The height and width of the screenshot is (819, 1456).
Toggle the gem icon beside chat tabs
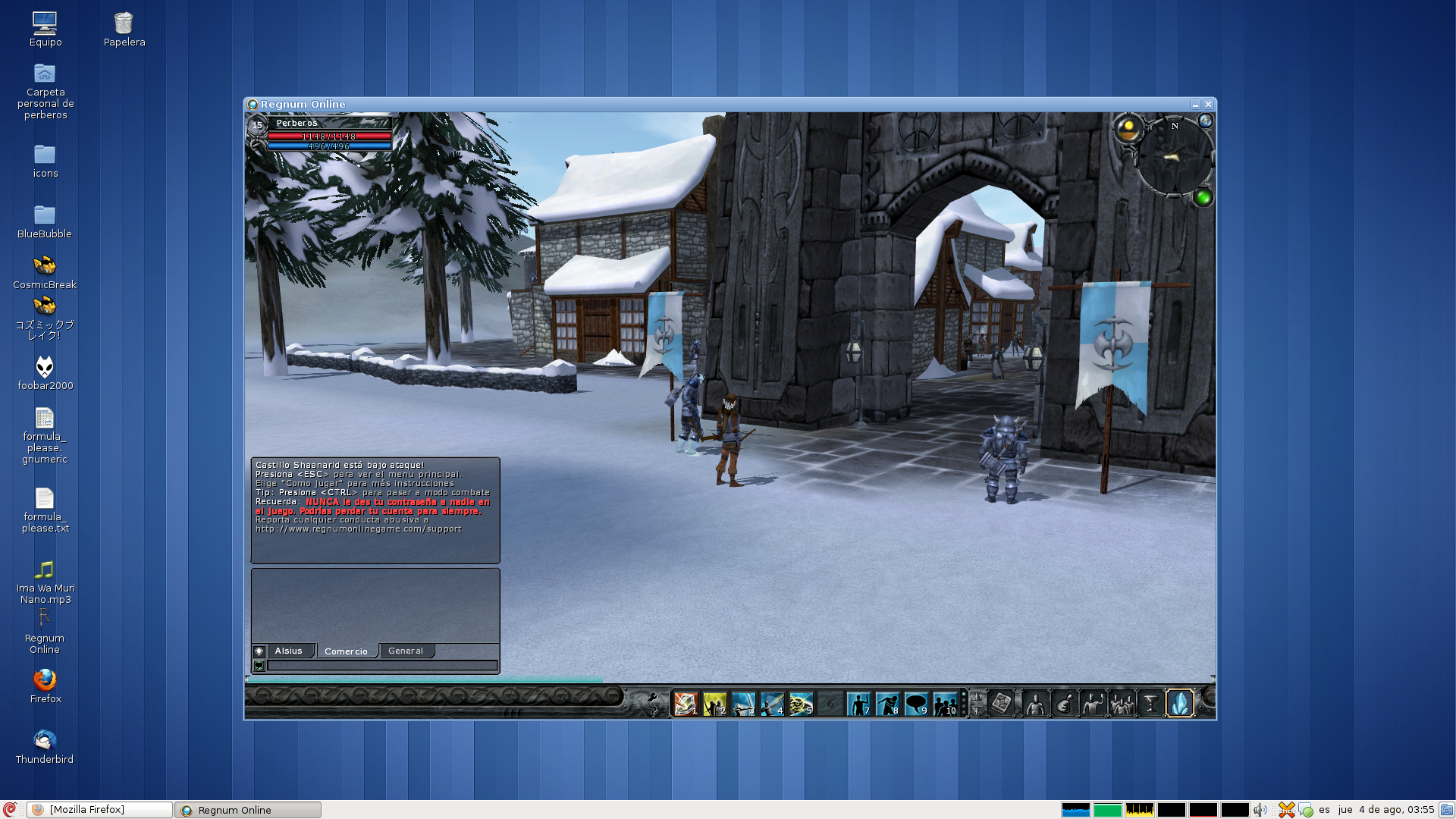[260, 651]
